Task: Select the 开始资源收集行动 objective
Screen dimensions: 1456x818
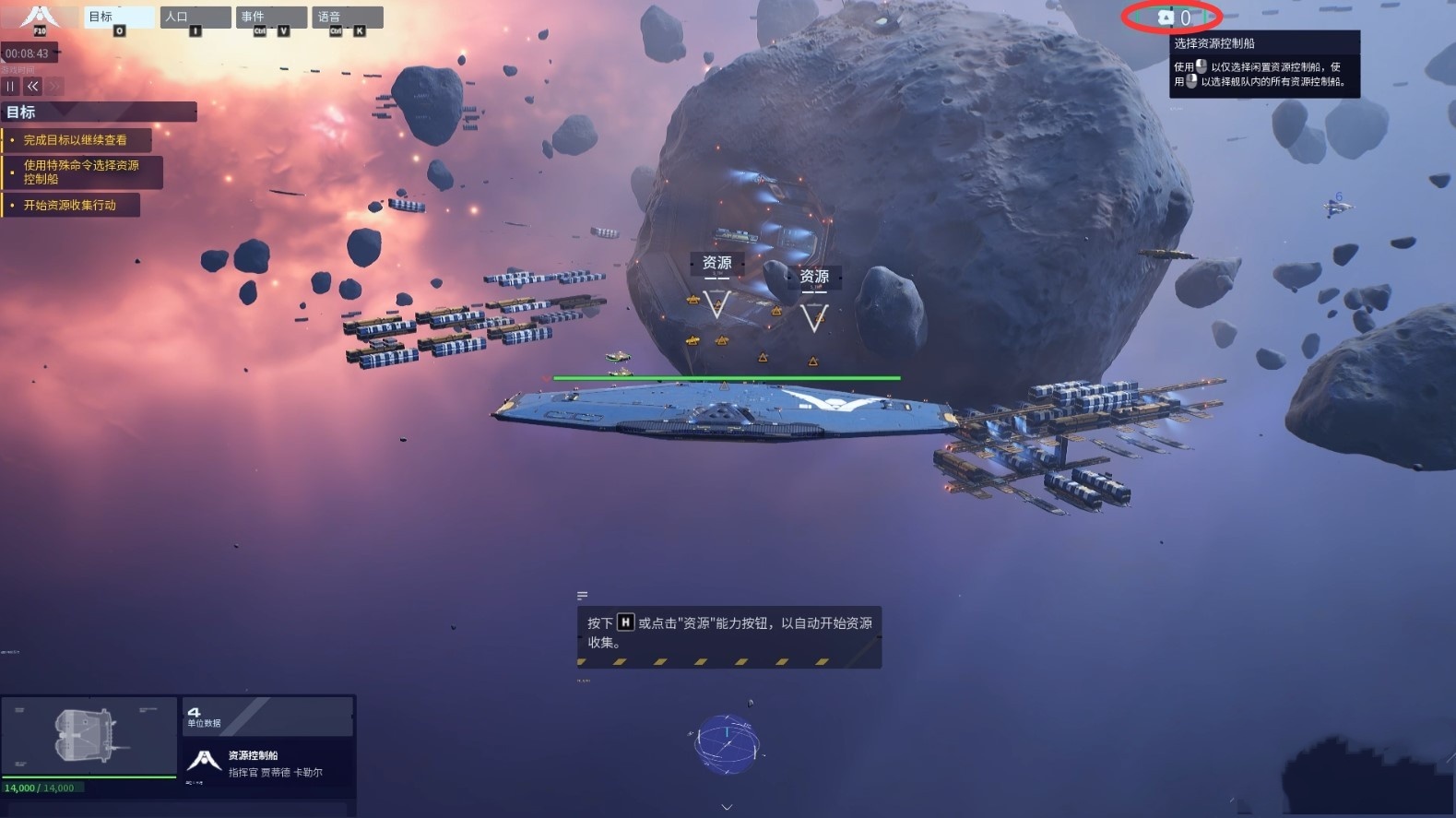Action: pos(70,205)
